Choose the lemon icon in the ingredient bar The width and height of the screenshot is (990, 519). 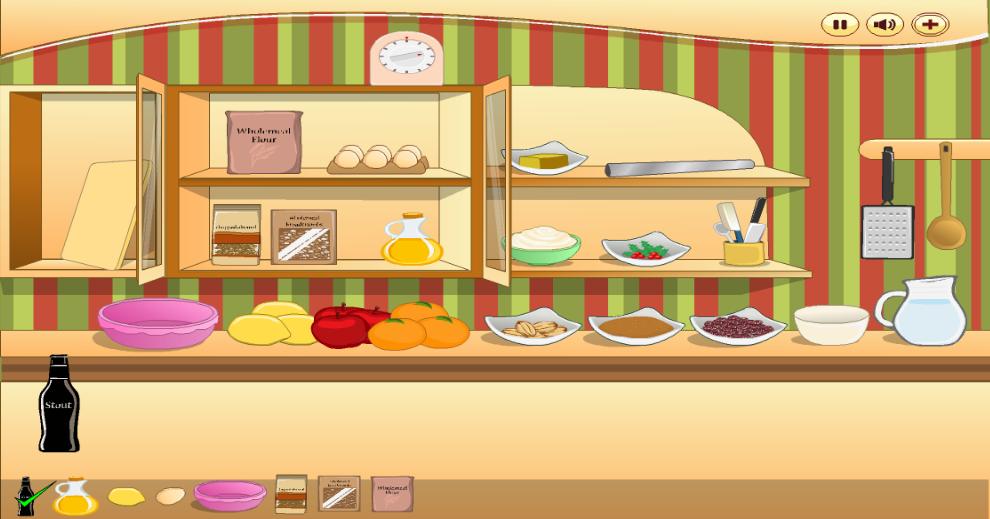click(x=126, y=496)
